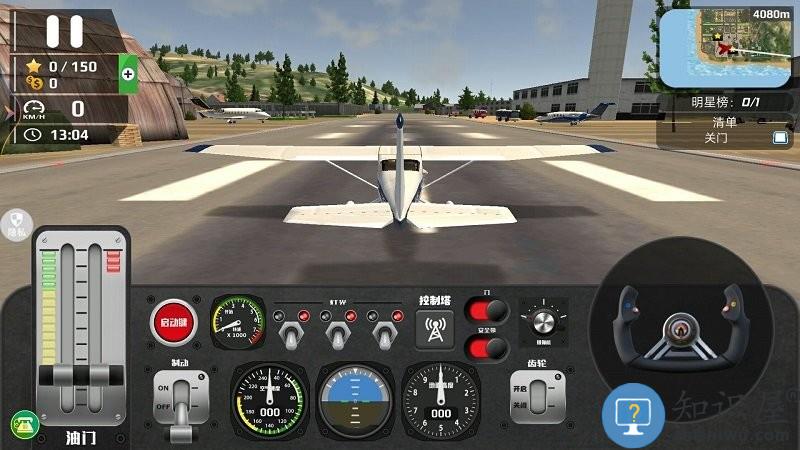
Task: Open the blue help monitor button
Action: 633,413
